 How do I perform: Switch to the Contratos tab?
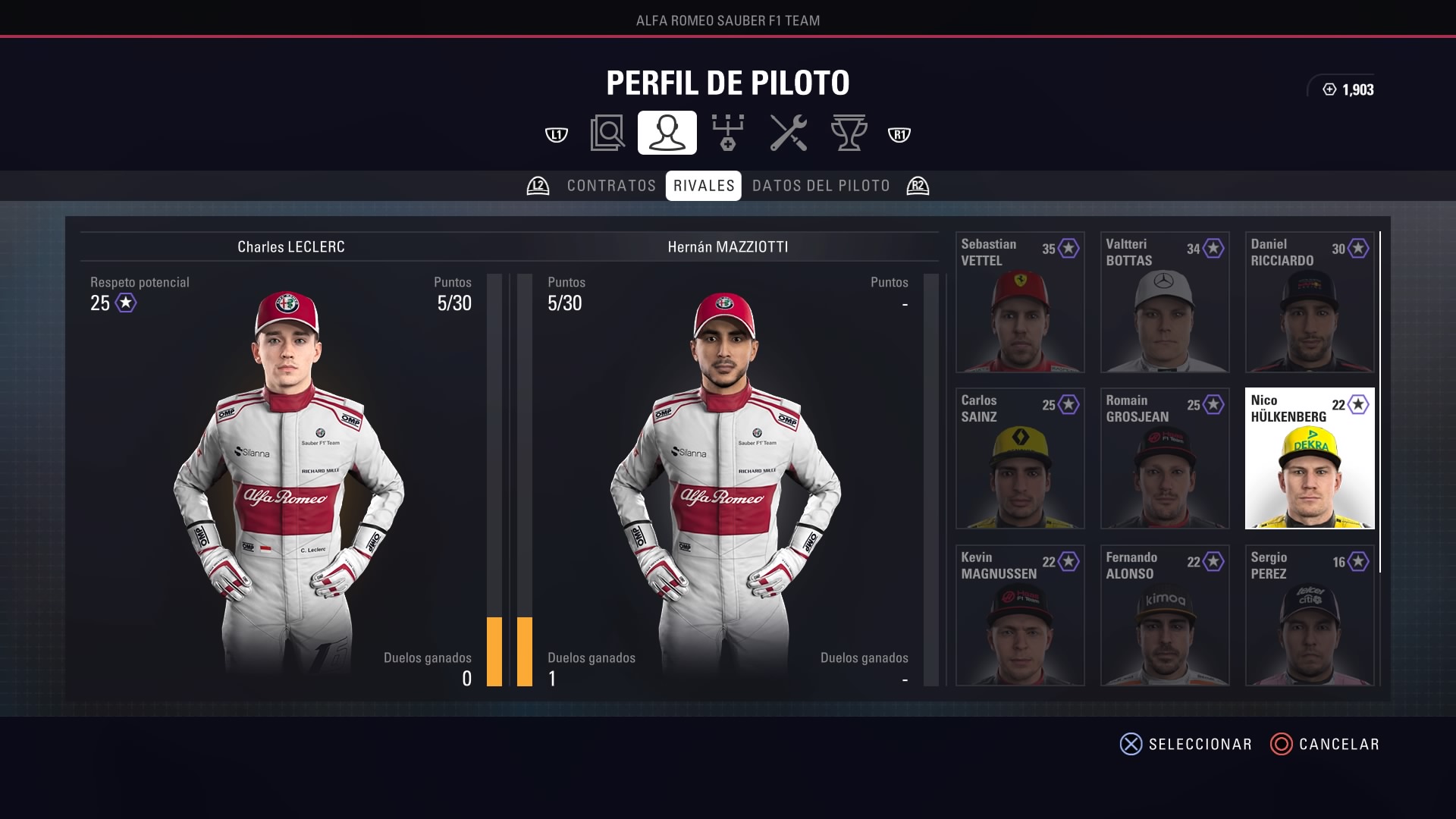611,186
